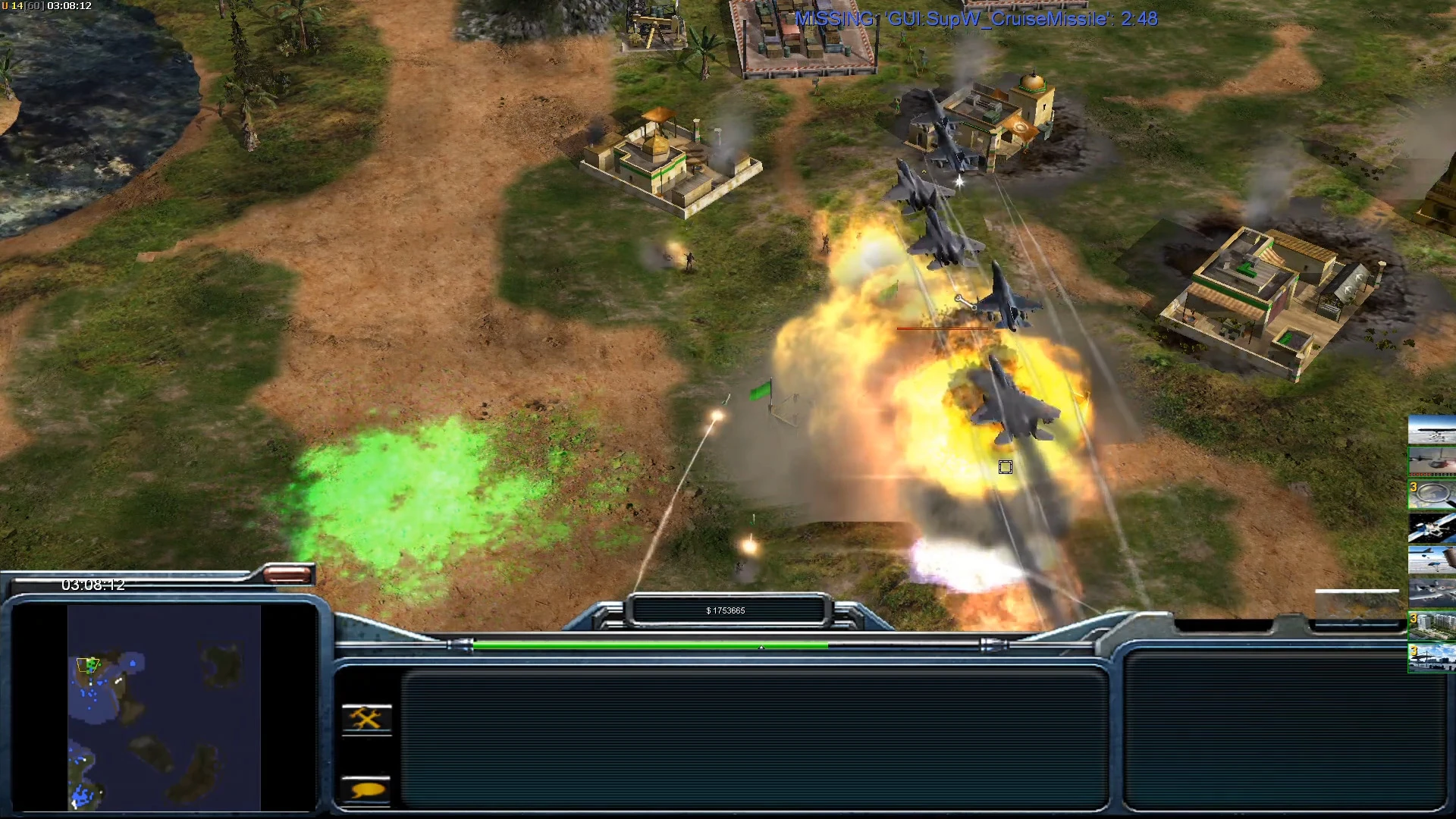The width and height of the screenshot is (1456, 819).
Task: Click the yellow camera viewport box on the minimap
Action: pos(89,664)
